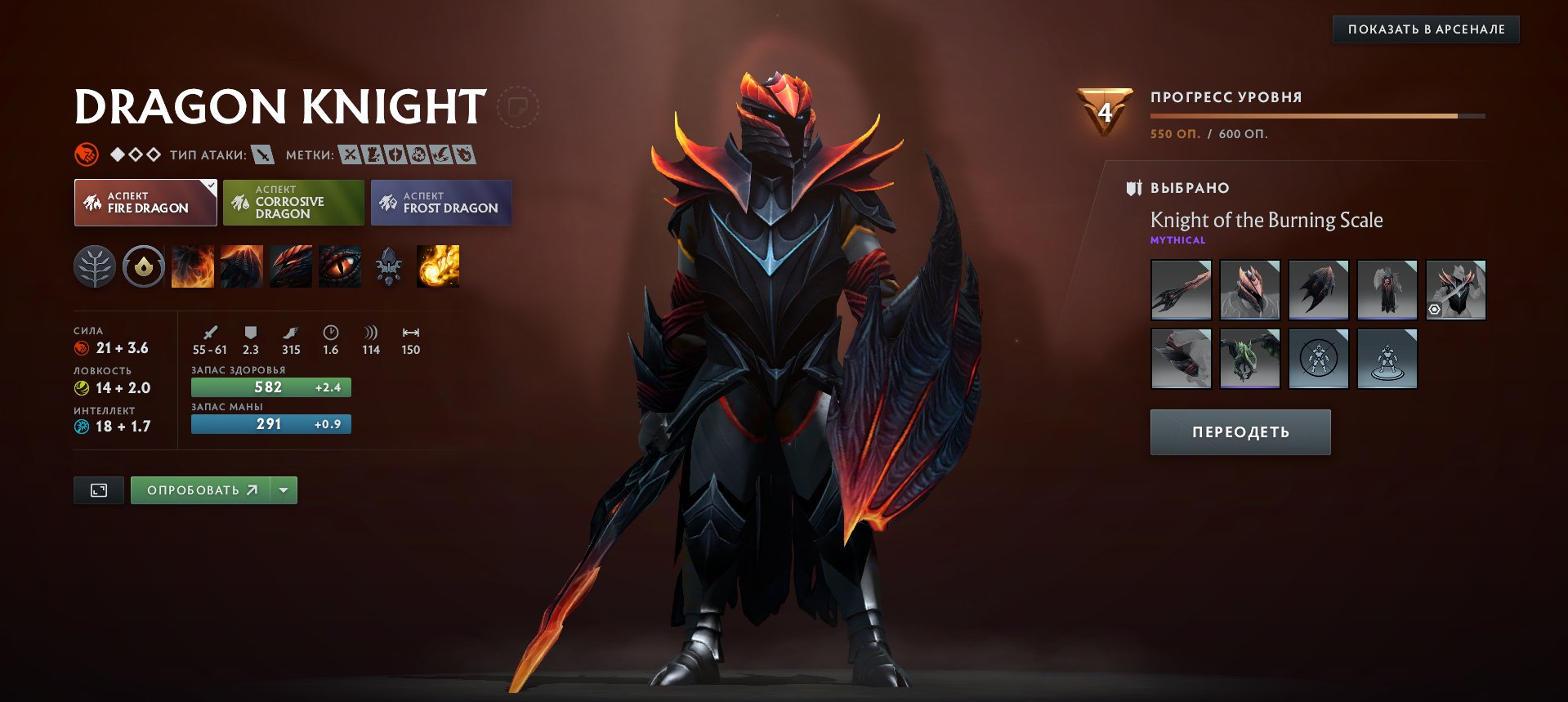Select the flaming sword item thumbnail
Viewport: 1568px width, 702px height.
pos(1181,289)
